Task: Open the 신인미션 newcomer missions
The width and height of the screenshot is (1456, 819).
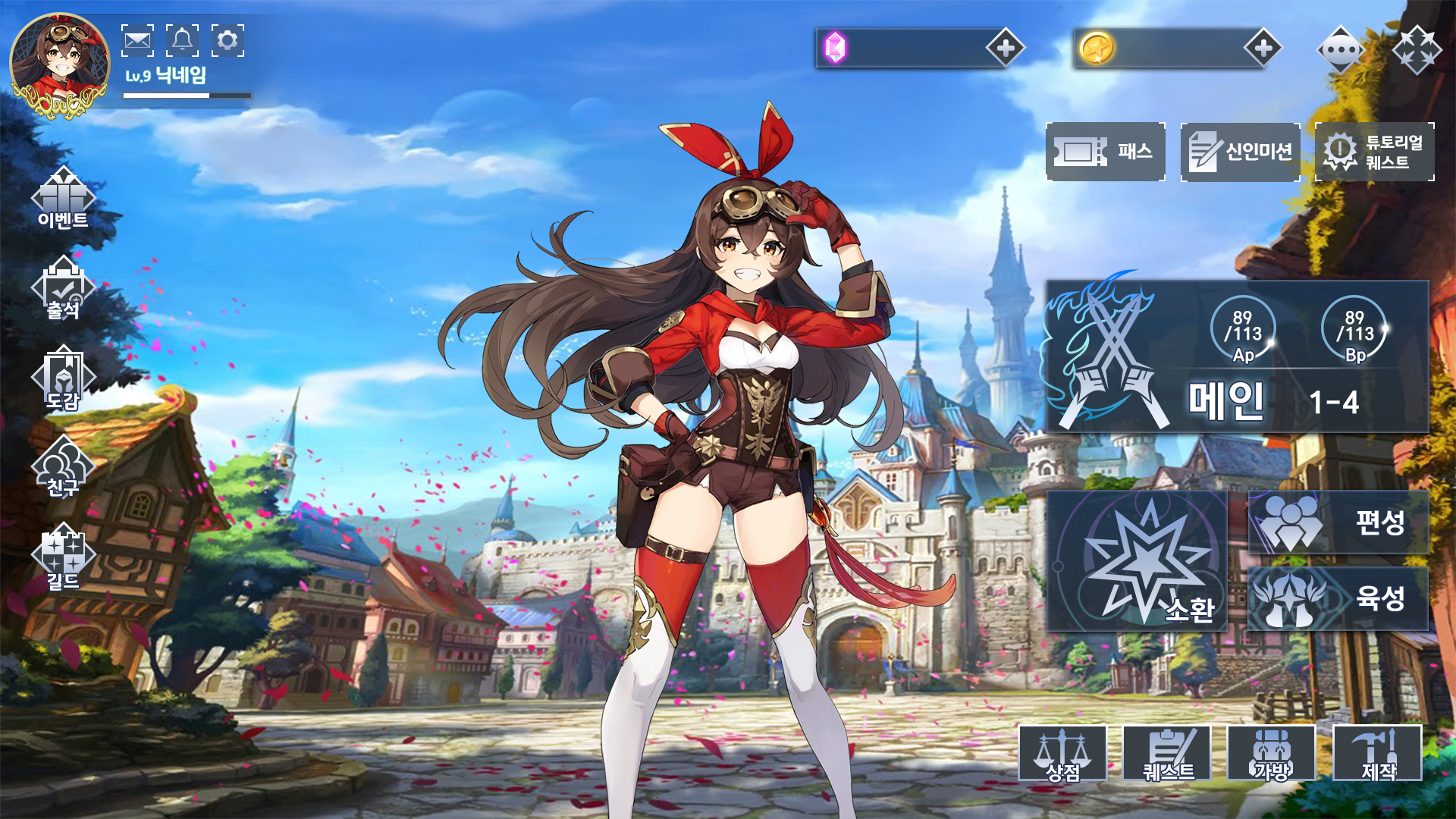Action: click(1241, 152)
